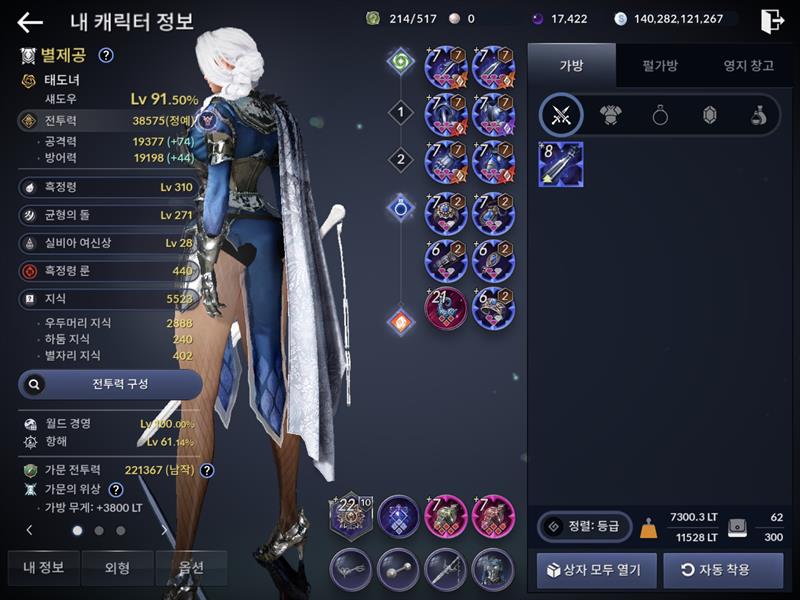Screen dimensions: 800x600
Task: Select the 가방 tab
Action: tap(571, 66)
